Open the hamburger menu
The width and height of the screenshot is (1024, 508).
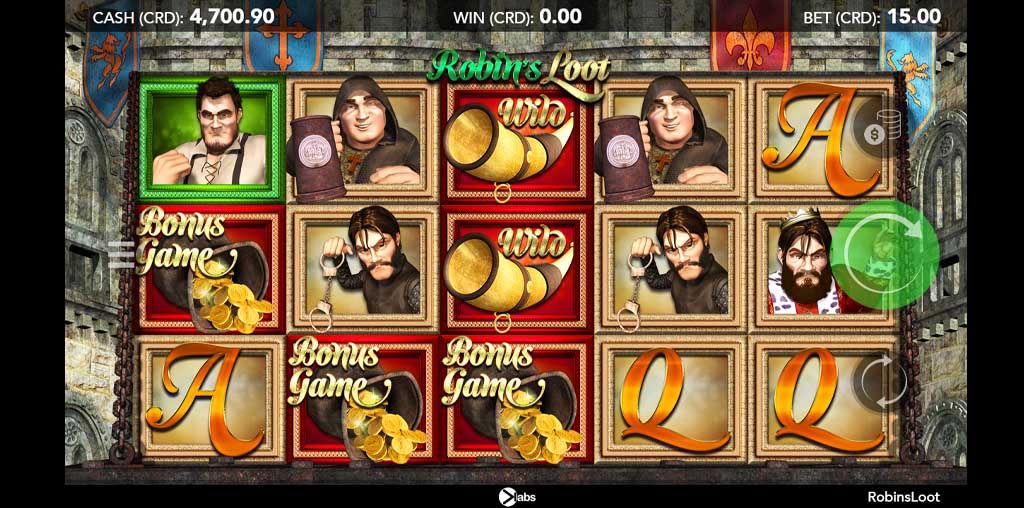(121, 255)
